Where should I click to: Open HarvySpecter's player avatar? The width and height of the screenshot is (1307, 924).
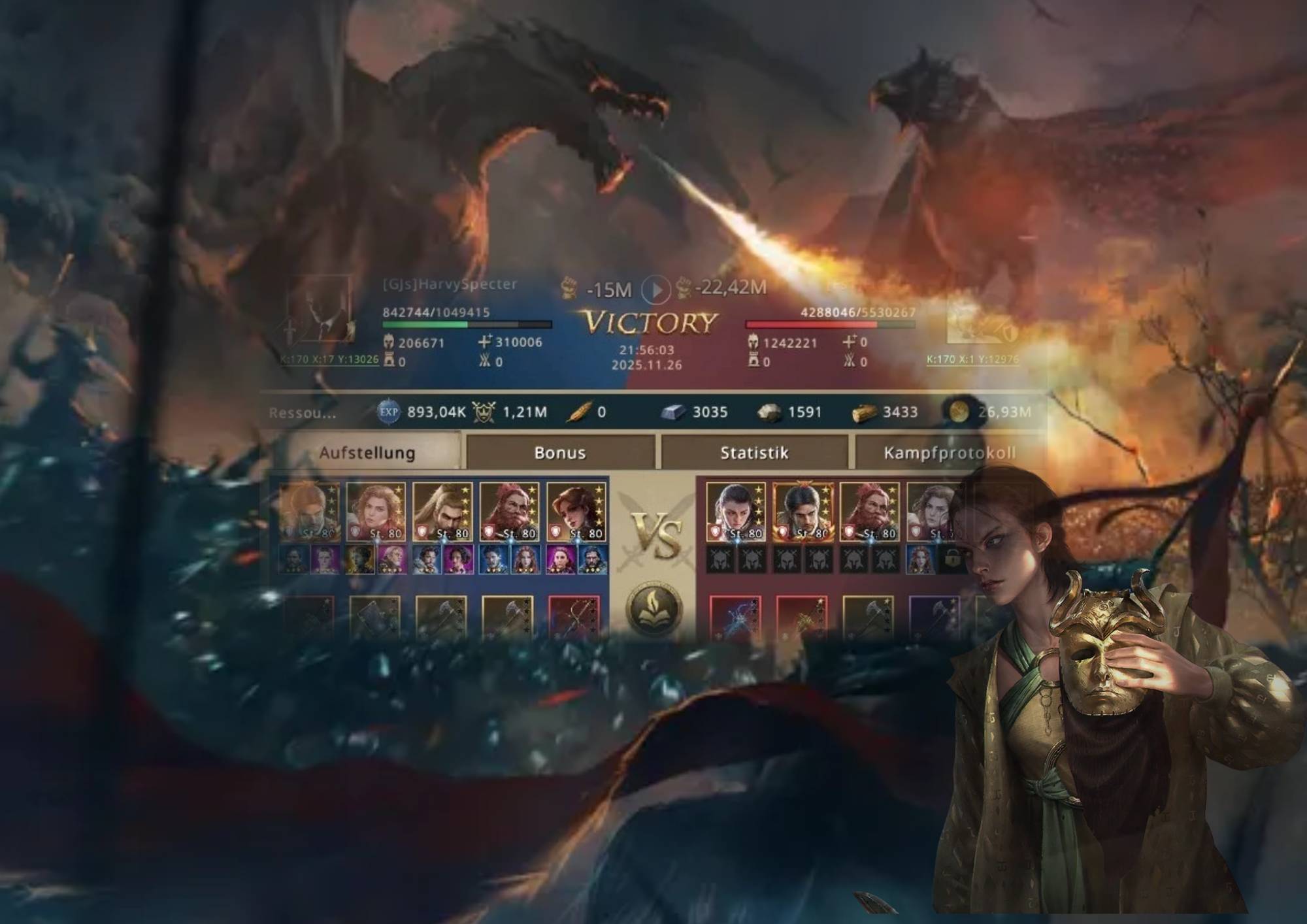coord(319,310)
